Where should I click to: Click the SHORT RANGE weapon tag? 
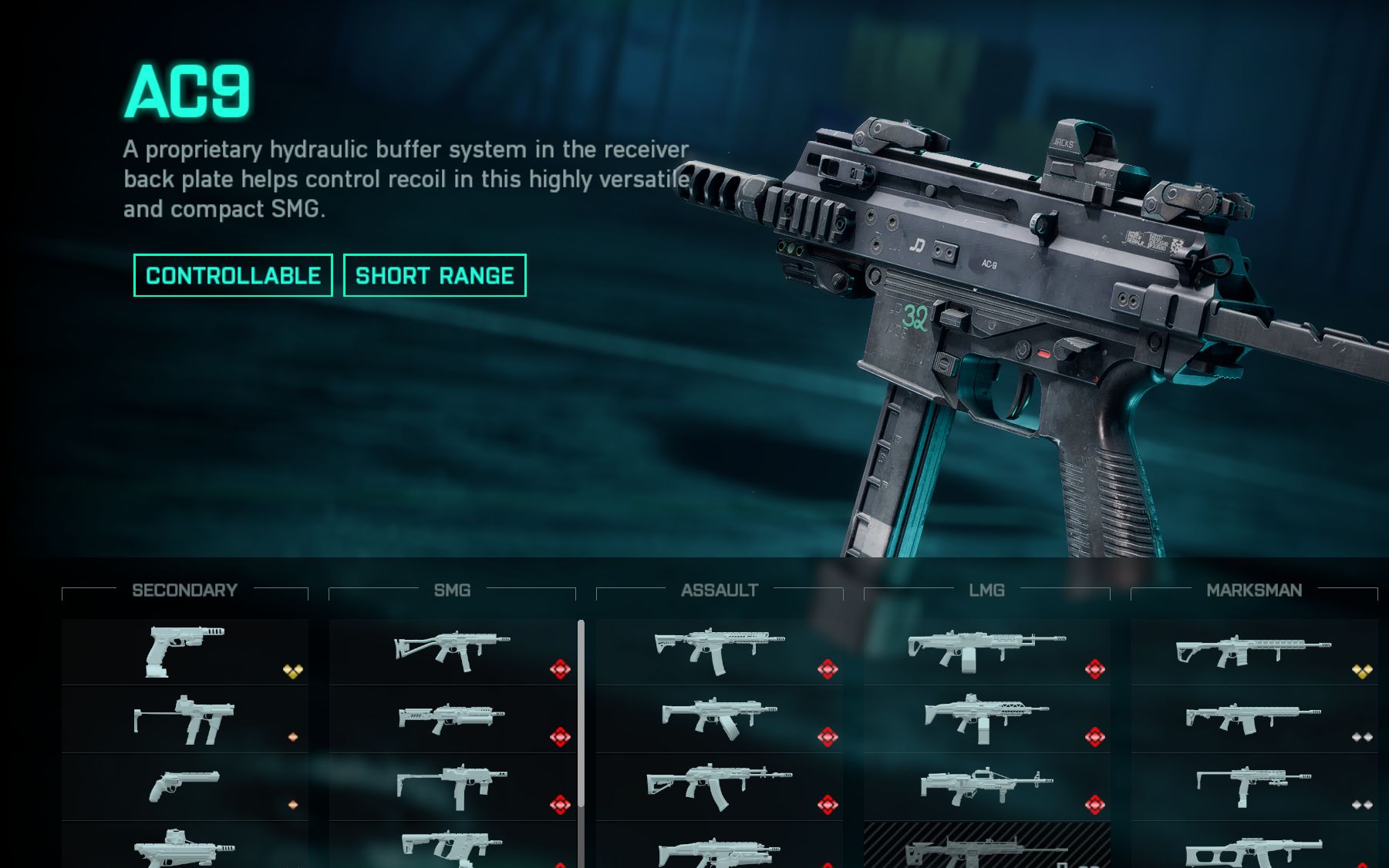434,275
